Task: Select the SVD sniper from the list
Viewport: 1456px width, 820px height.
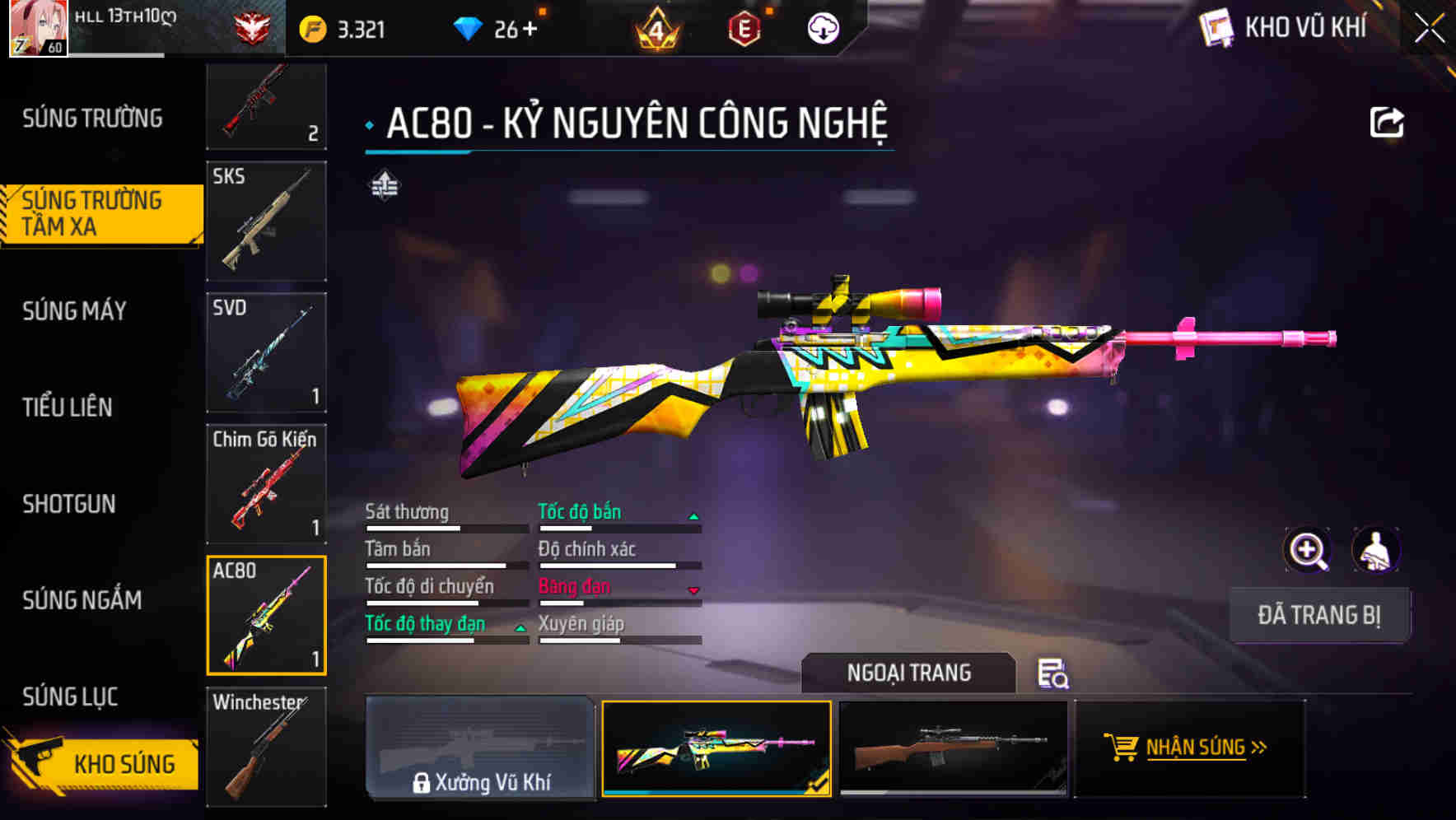Action: coord(265,352)
